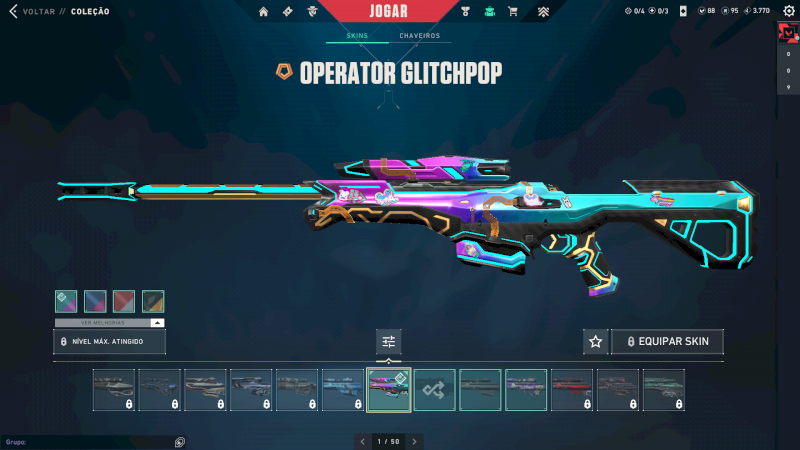The height and width of the screenshot is (450, 800).
Task: Select the Skins tab
Action: click(357, 36)
